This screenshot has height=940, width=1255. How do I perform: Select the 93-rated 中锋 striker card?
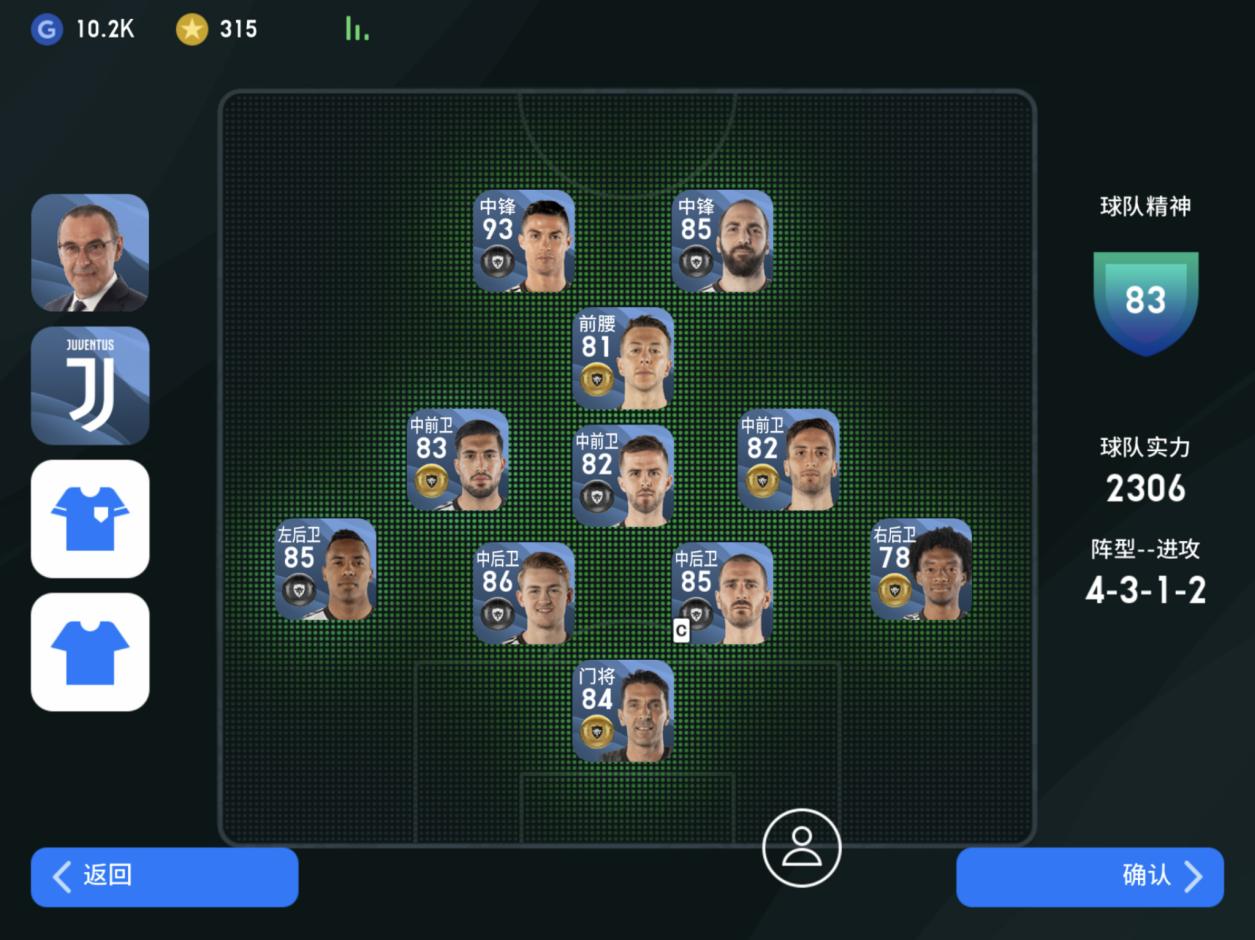(524, 241)
